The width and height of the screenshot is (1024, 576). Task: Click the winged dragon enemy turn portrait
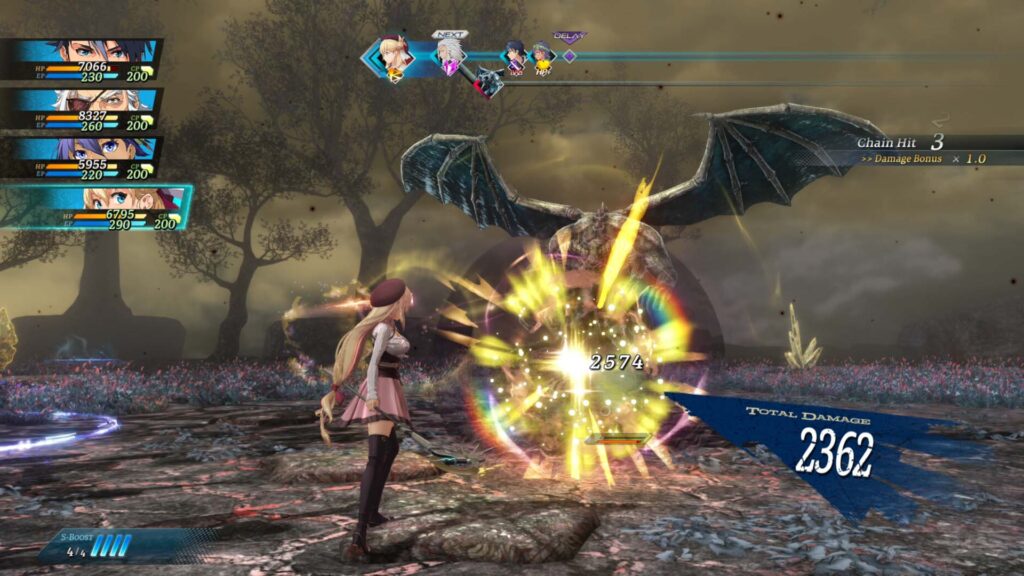click(x=488, y=81)
